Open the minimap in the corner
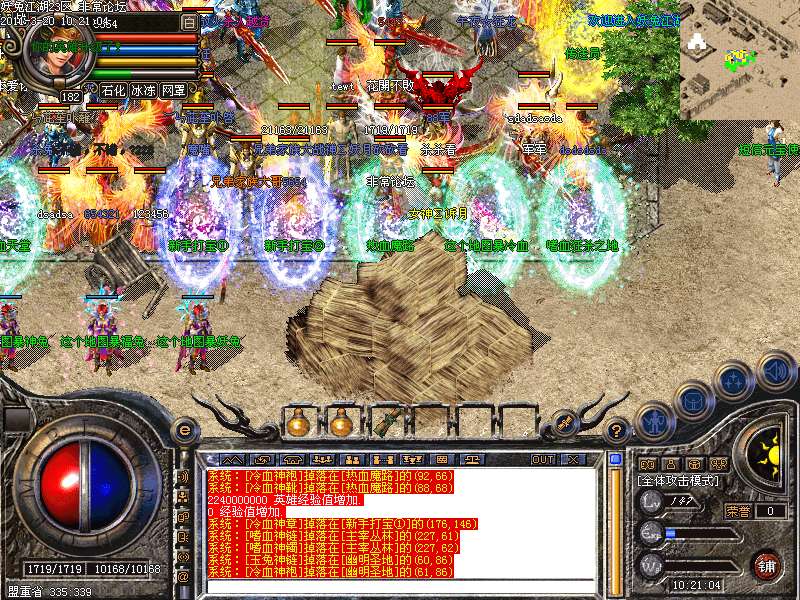Viewport: 800px width, 600px height. [x=739, y=58]
